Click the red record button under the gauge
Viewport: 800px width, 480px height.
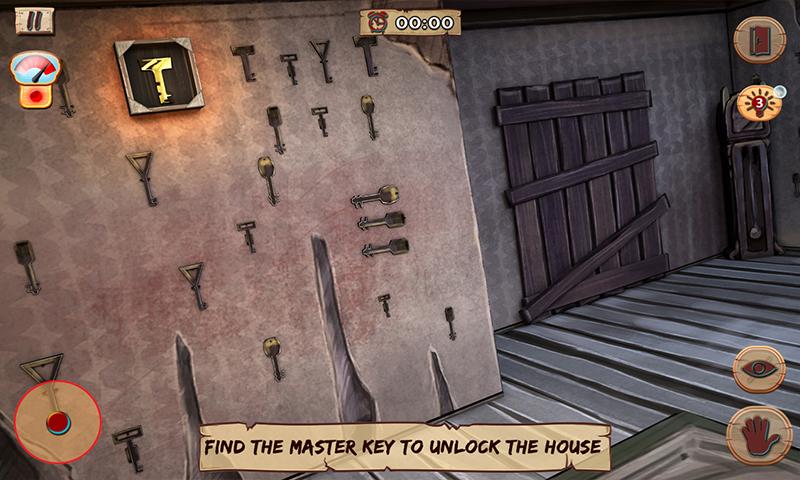pyautogui.click(x=36, y=98)
